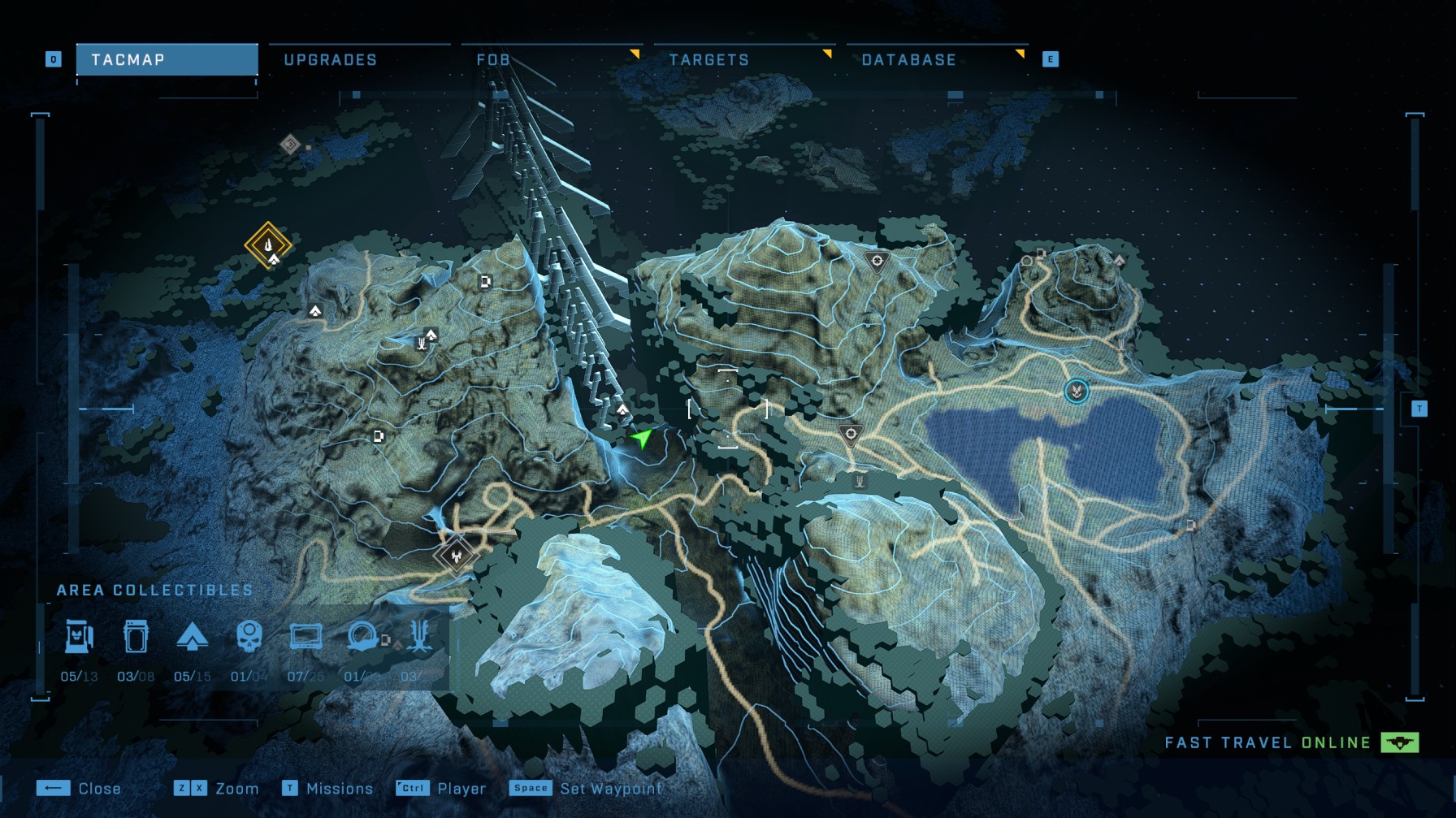Select the green player arrow marker
This screenshot has height=818, width=1456.
[642, 439]
